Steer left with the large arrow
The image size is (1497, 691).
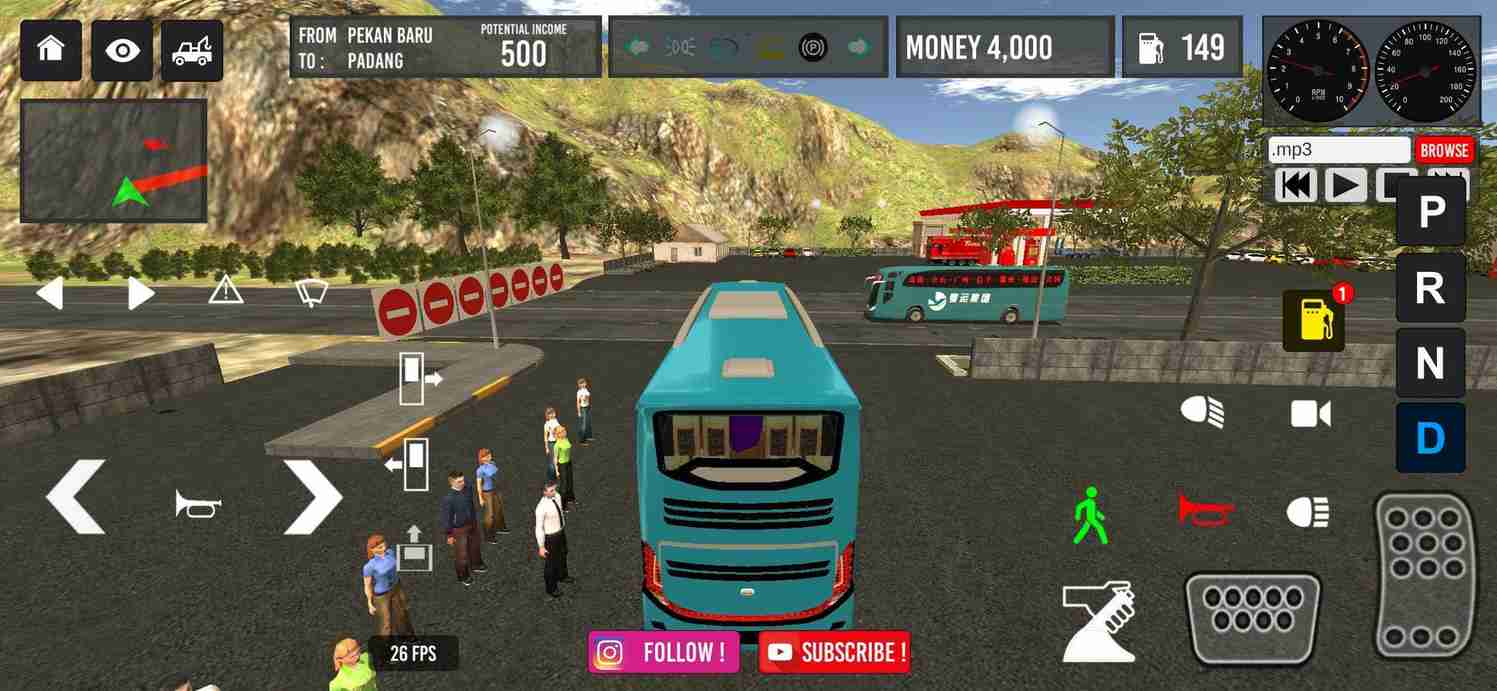click(76, 497)
